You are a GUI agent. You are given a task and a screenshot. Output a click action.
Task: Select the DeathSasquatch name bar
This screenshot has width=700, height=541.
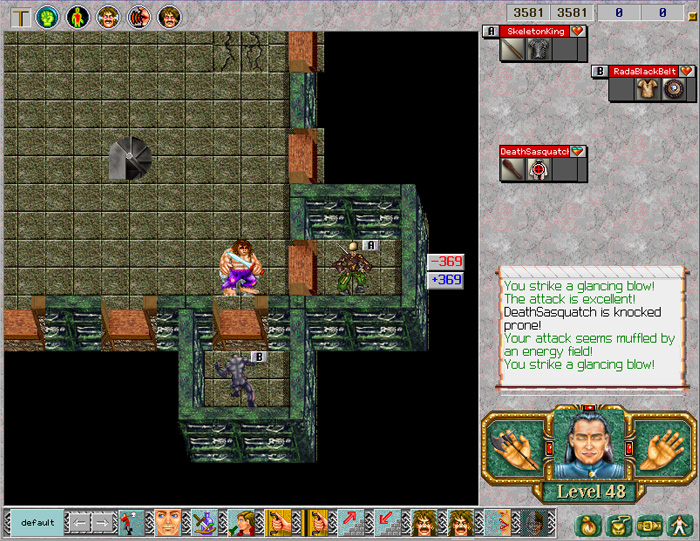pos(534,152)
